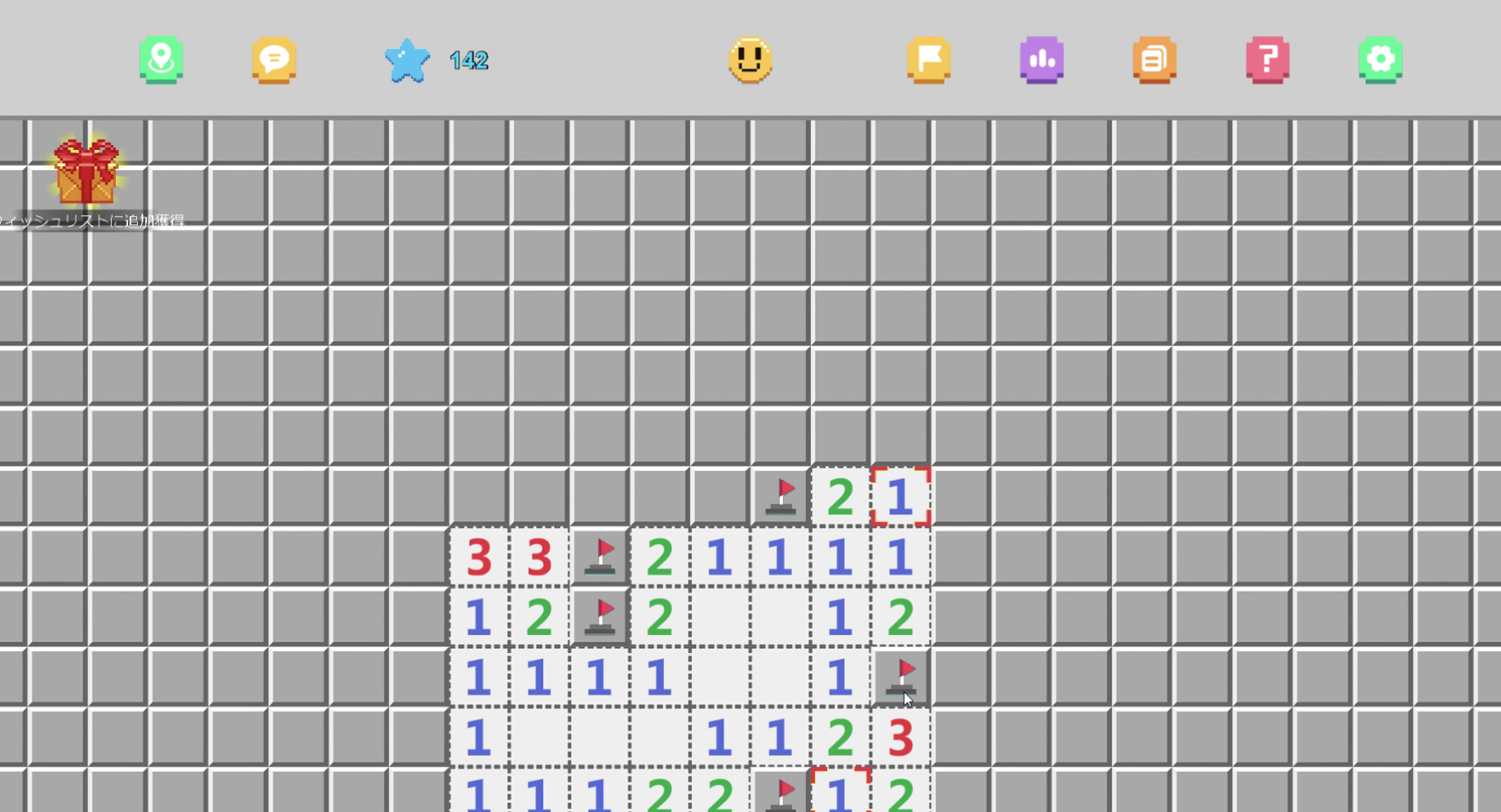Click the blue star score icon
Screen dimensions: 1501x812
[405, 60]
